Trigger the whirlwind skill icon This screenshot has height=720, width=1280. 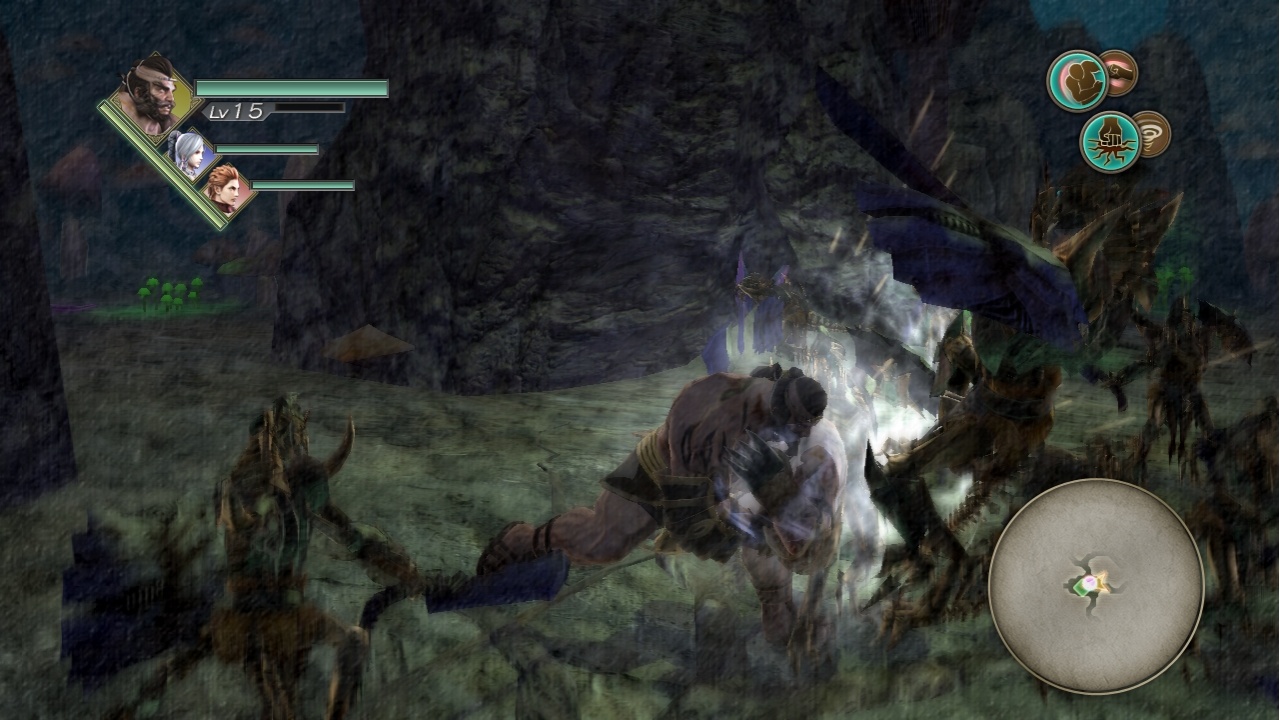pyautogui.click(x=1153, y=132)
